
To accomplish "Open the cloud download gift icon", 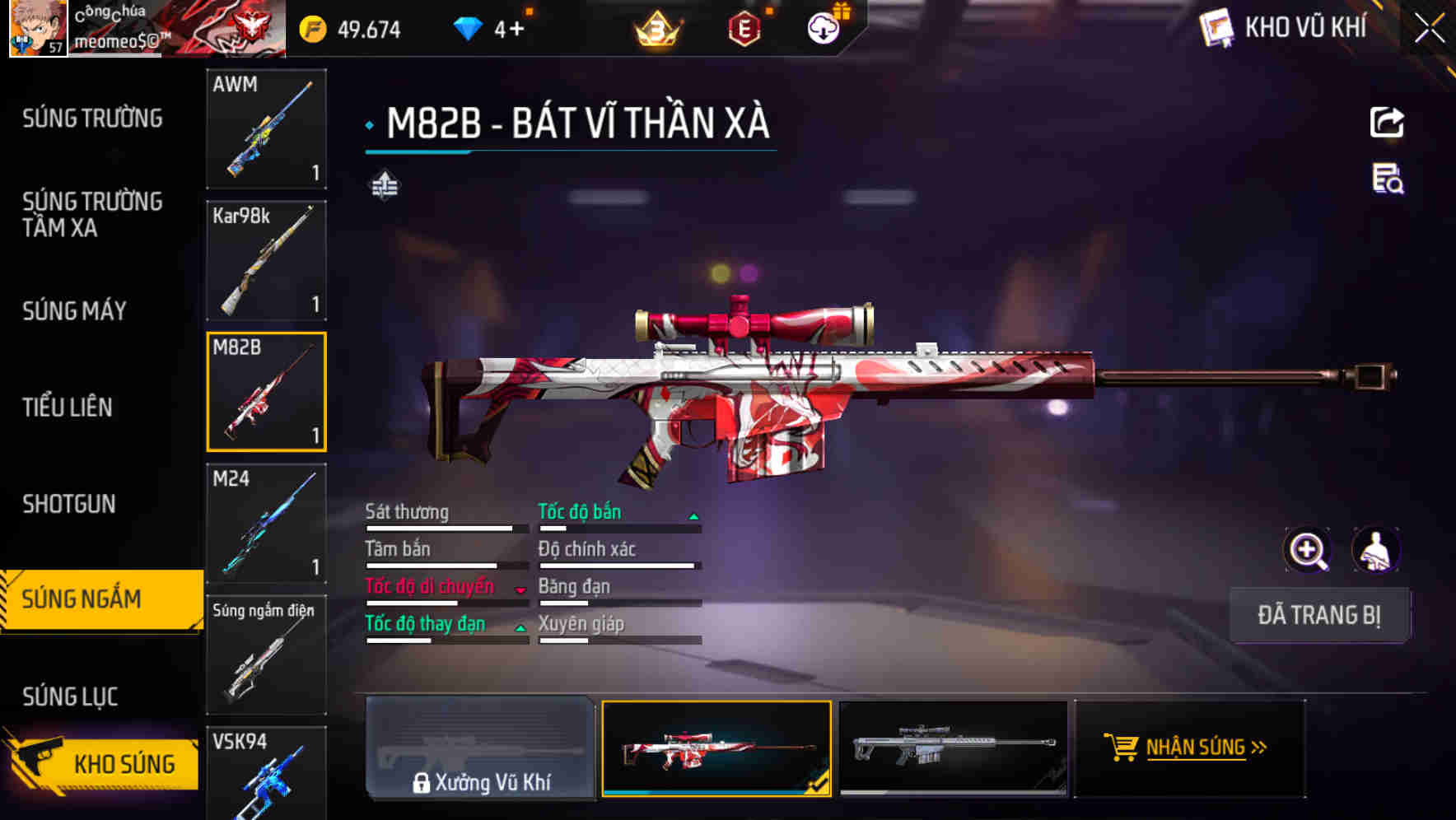I will (x=822, y=27).
